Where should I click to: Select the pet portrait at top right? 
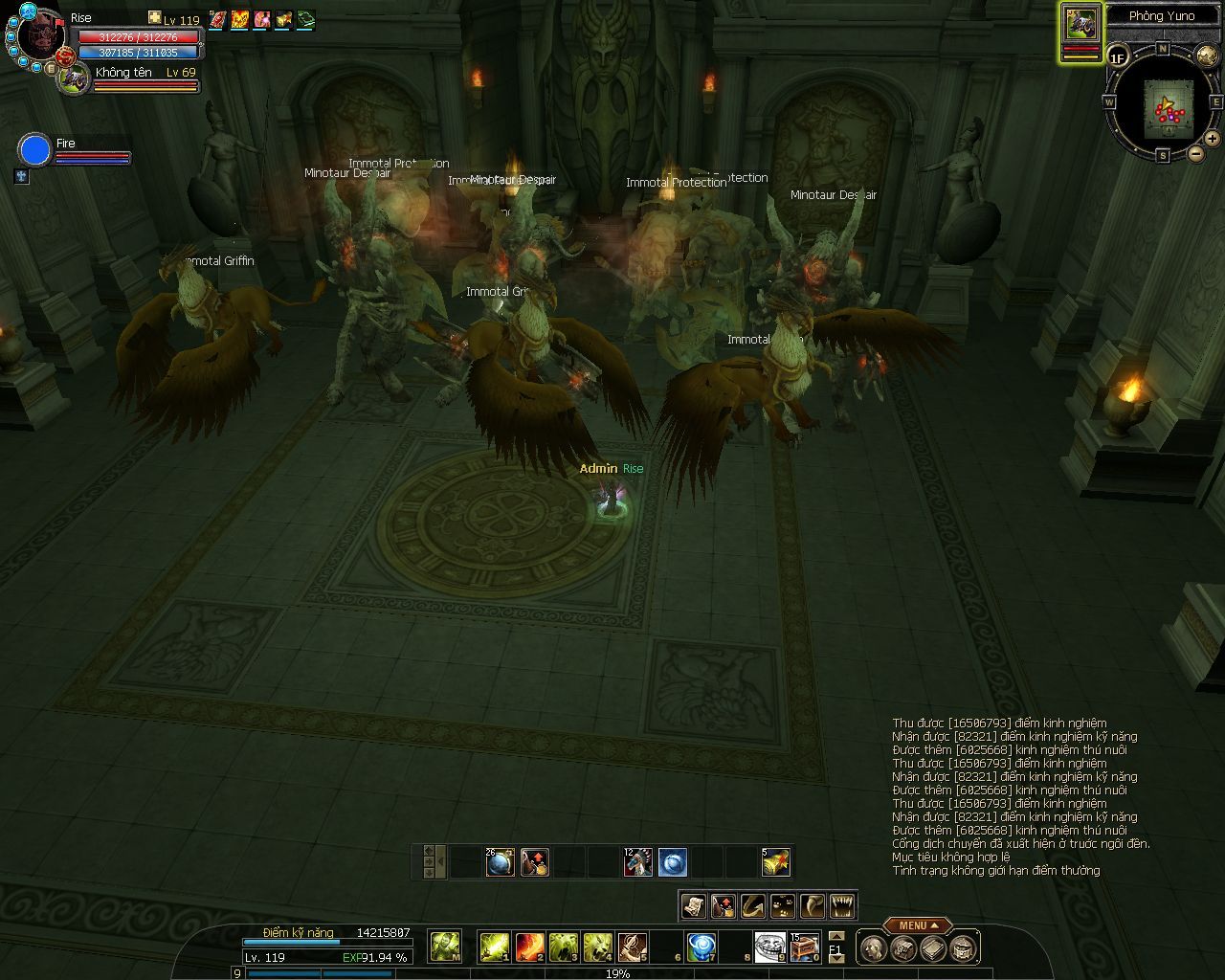click(x=1080, y=25)
